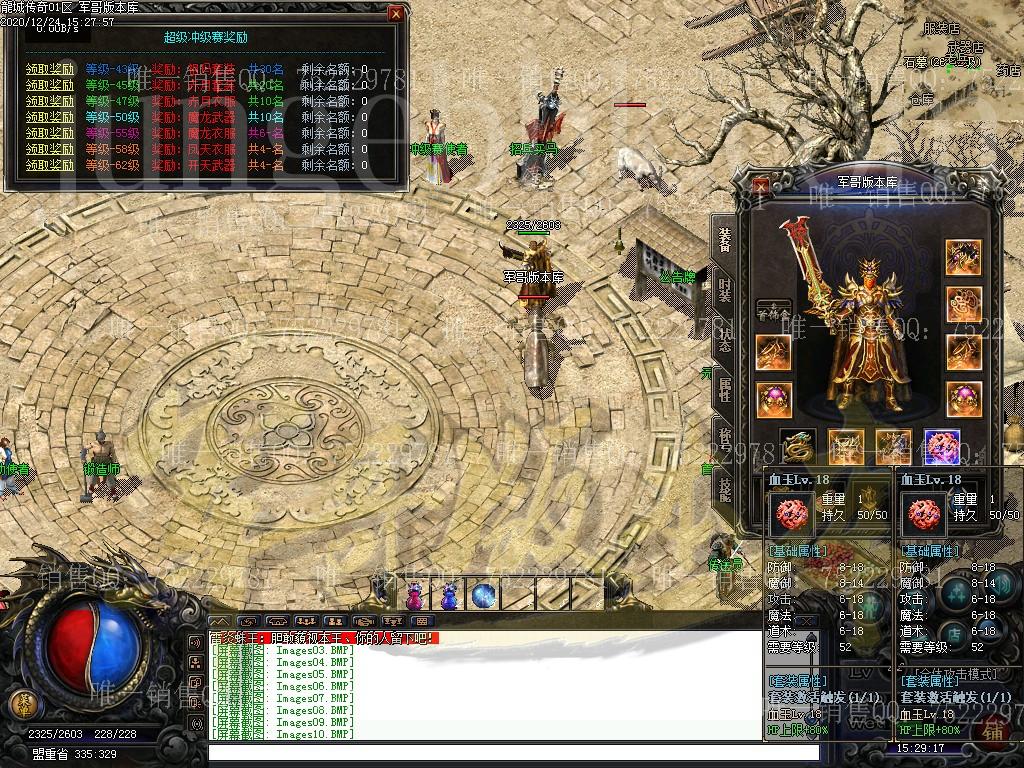1024x768 pixels.
Task: Open the 状态 status tab
Action: tap(724, 338)
